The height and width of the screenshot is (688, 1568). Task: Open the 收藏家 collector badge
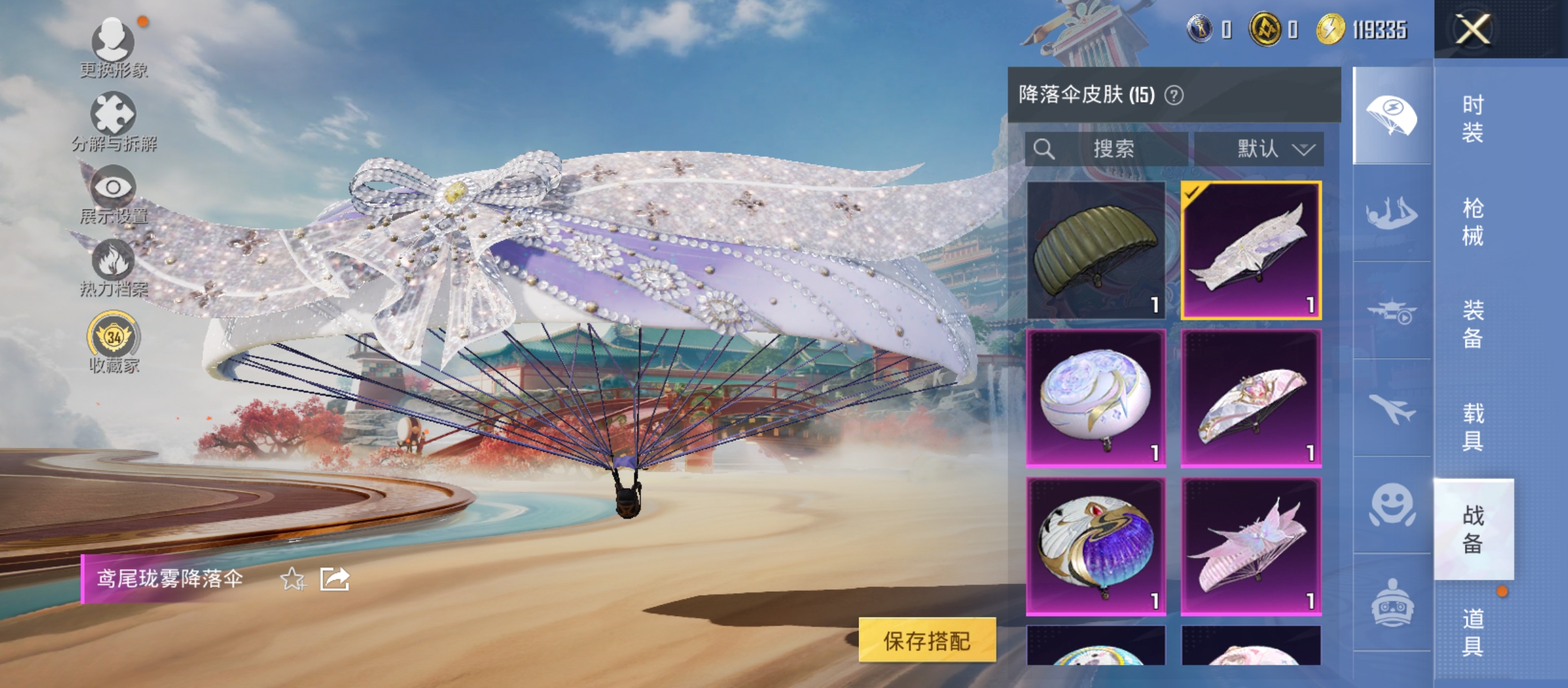click(113, 341)
